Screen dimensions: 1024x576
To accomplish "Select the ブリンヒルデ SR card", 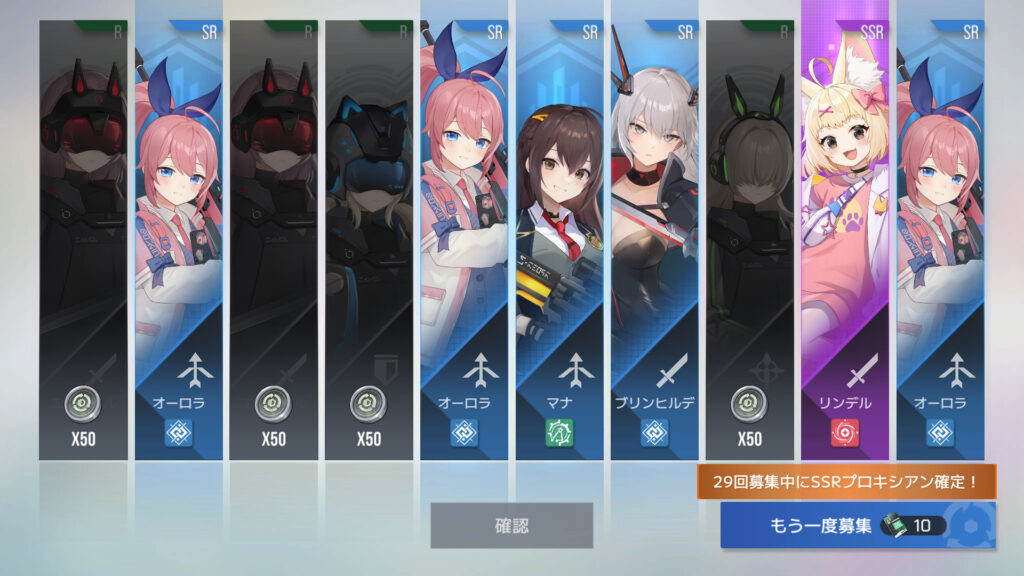I will [655, 240].
